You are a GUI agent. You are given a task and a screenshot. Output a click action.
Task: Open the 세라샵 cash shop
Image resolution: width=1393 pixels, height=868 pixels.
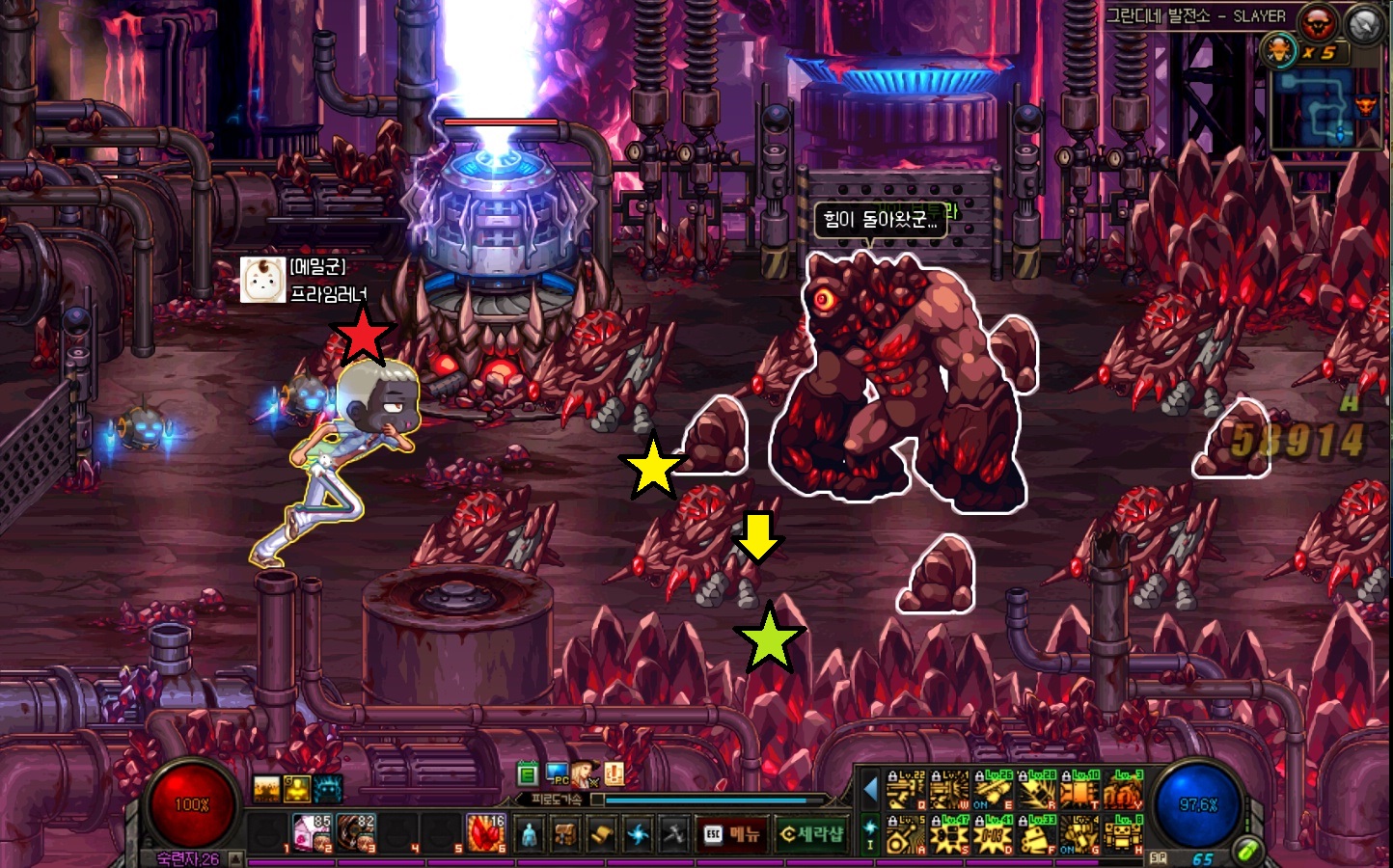pos(810,834)
